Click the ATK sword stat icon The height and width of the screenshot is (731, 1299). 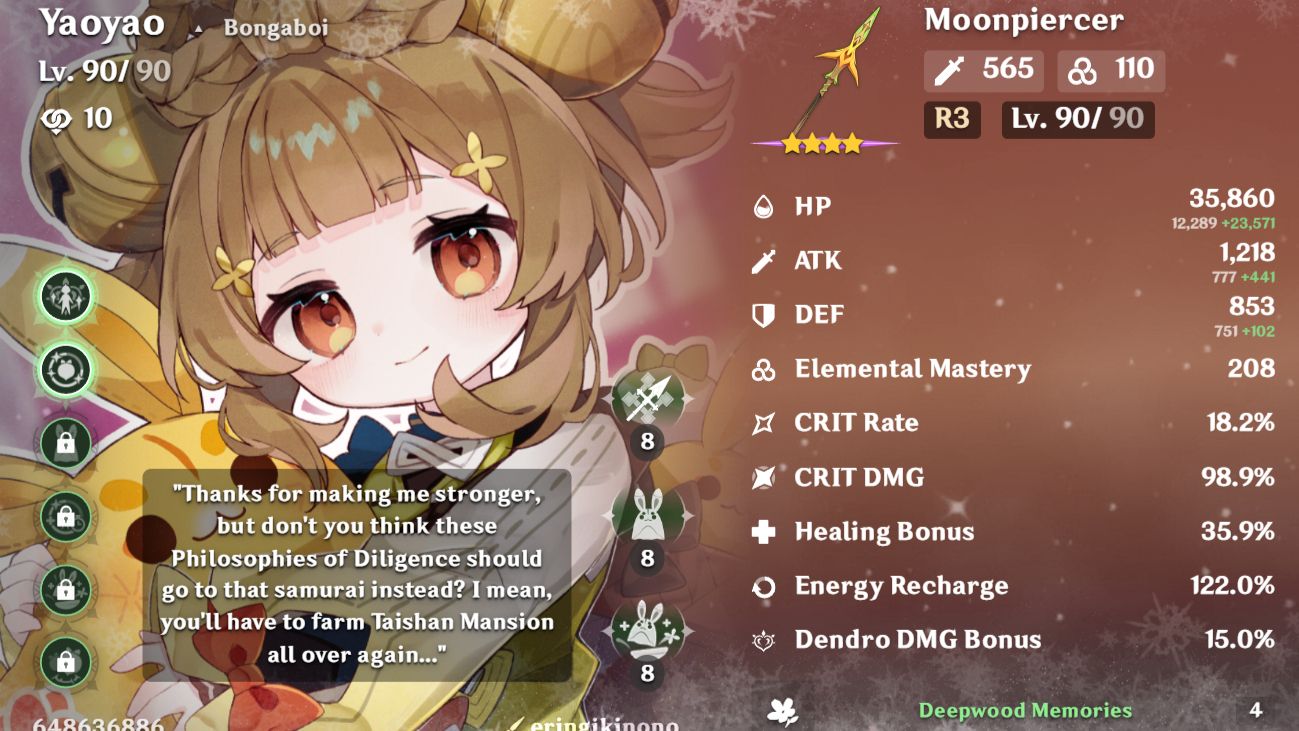click(x=765, y=260)
